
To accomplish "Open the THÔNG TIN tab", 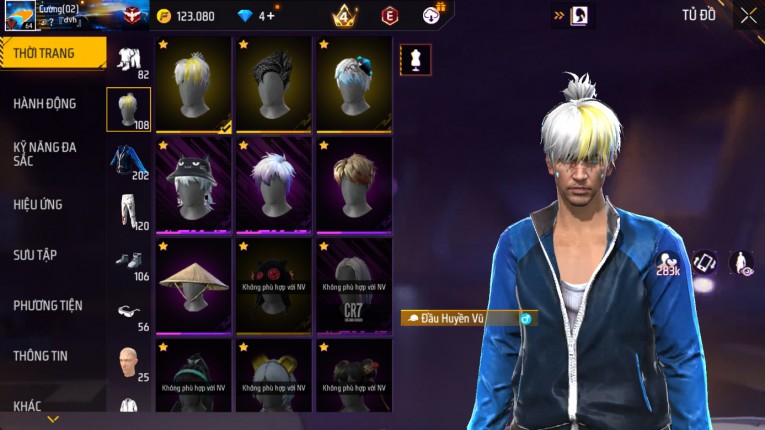I will click(x=41, y=355).
